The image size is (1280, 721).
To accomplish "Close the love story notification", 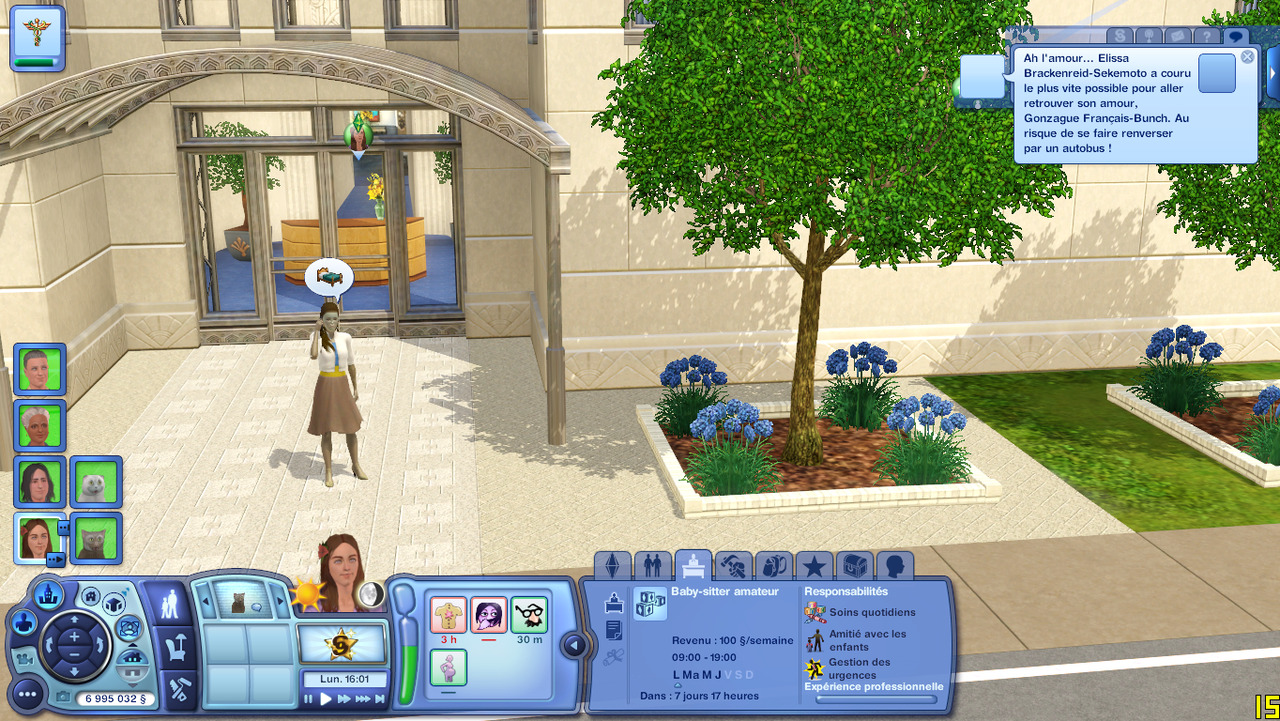I will pos(1247,57).
